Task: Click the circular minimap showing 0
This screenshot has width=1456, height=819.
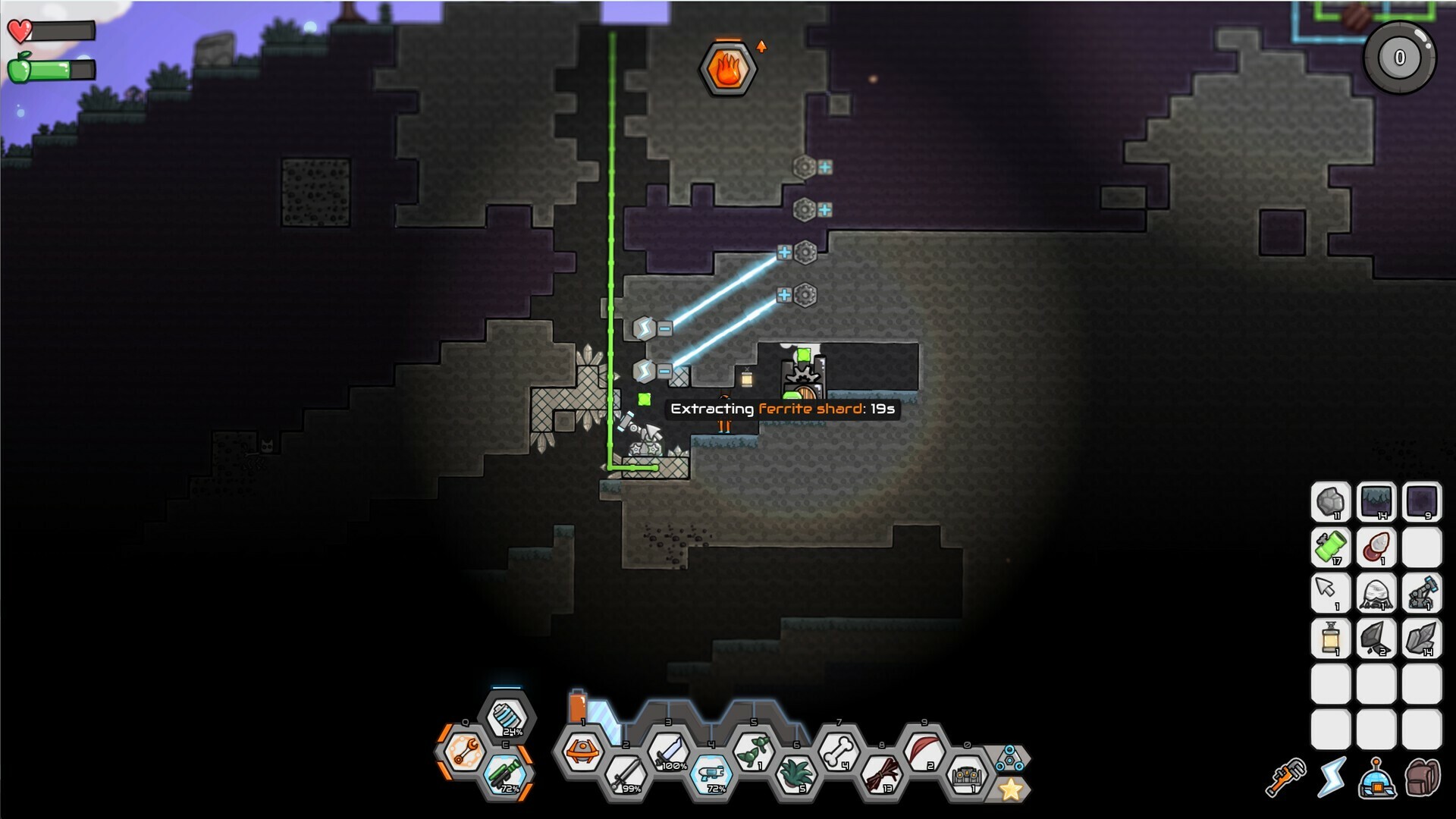Action: pyautogui.click(x=1400, y=55)
